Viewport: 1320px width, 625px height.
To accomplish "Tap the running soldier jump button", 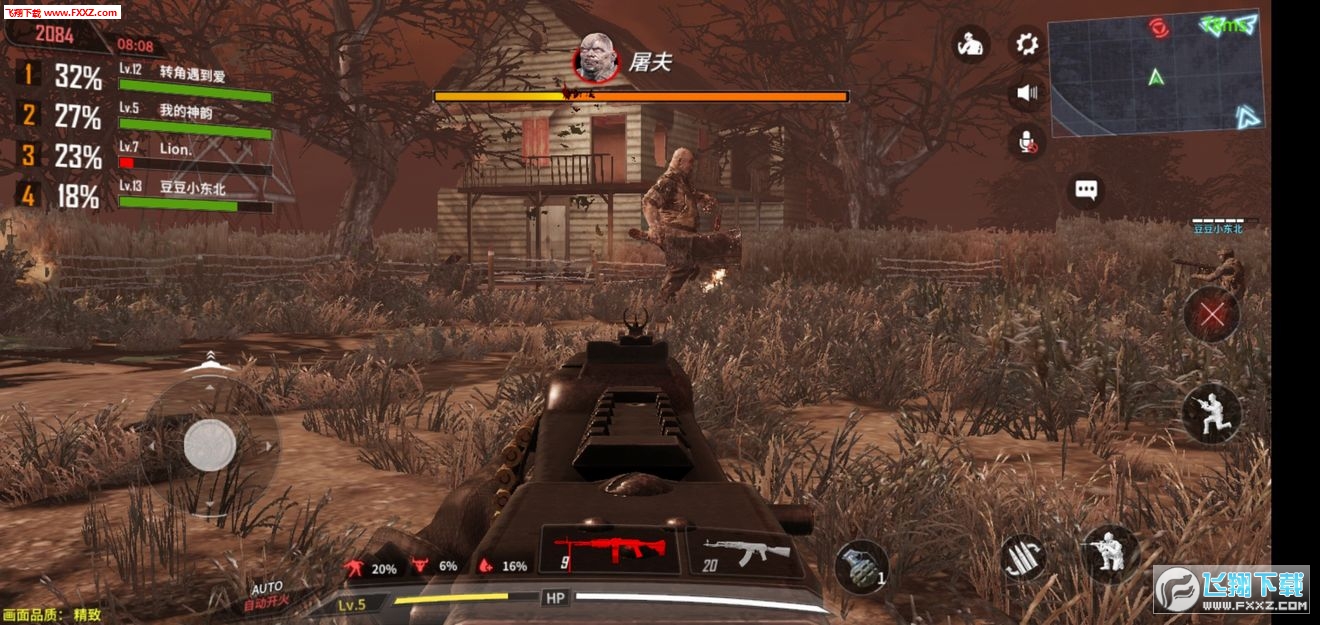I will (1211, 412).
